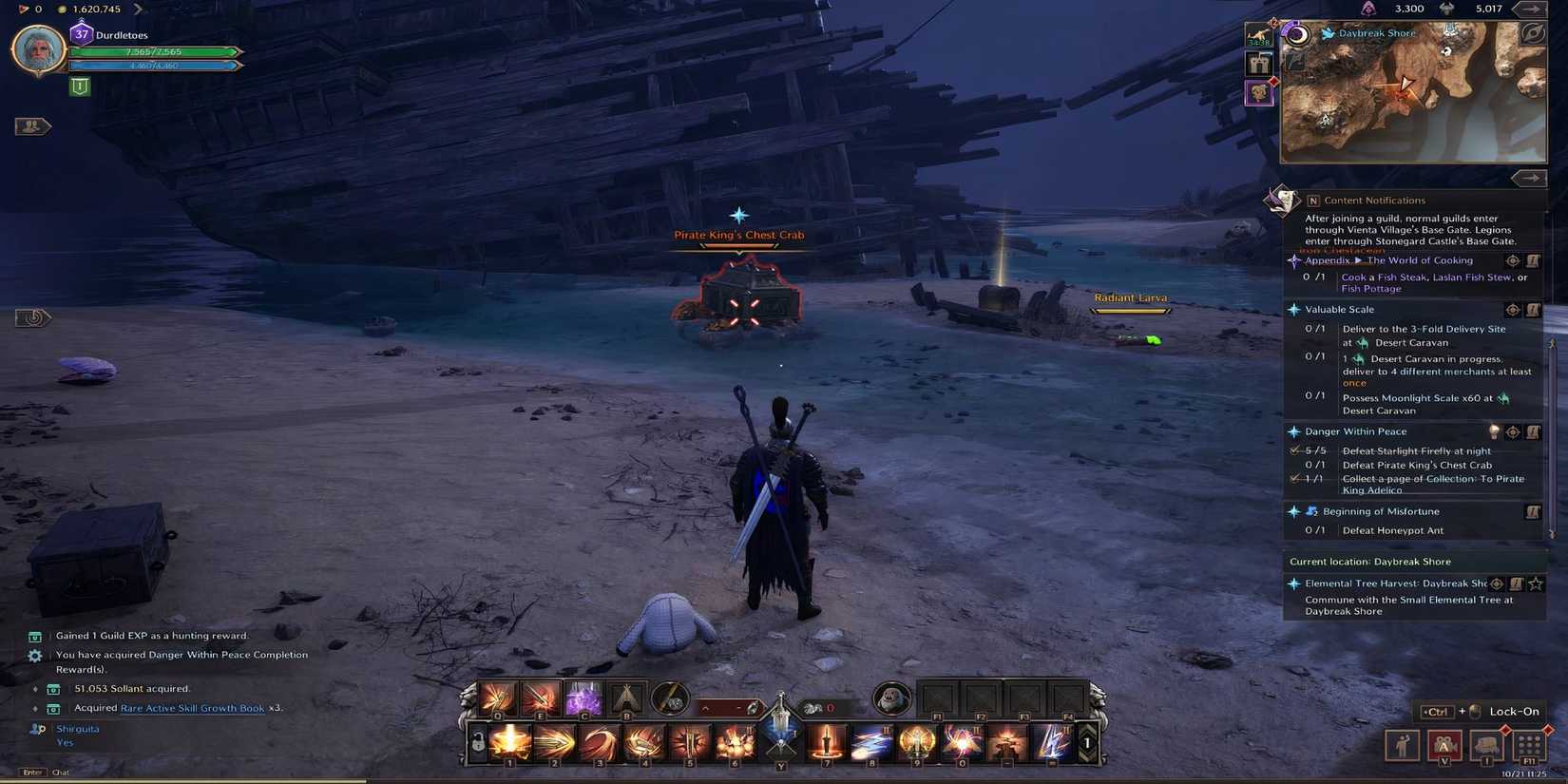The image size is (1568, 784).
Task: Open the main menu grid icon bound to F11
Action: pos(1529,747)
